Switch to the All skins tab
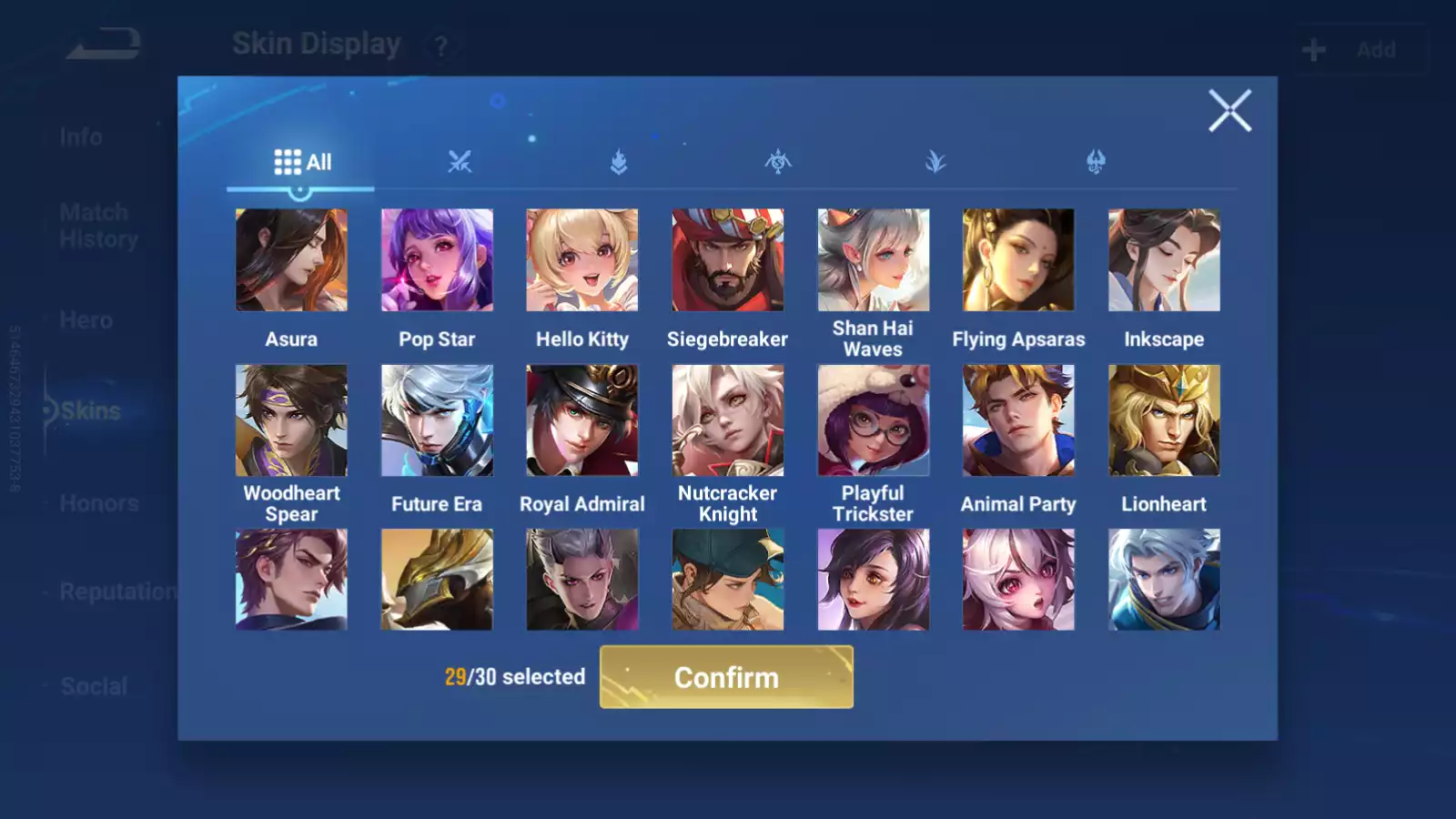 click(x=302, y=162)
